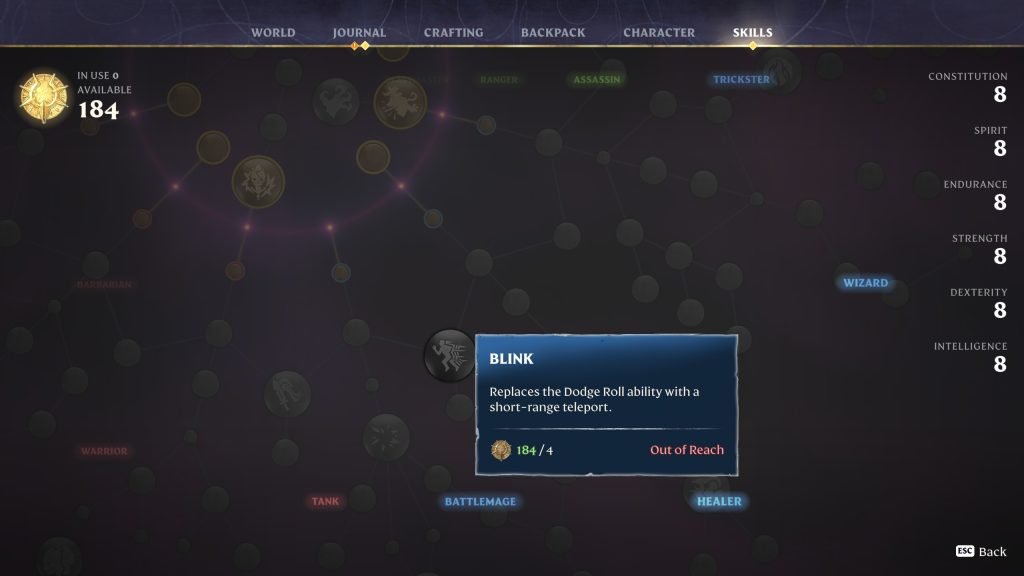
Task: Select the Skills tab
Action: coord(752,33)
